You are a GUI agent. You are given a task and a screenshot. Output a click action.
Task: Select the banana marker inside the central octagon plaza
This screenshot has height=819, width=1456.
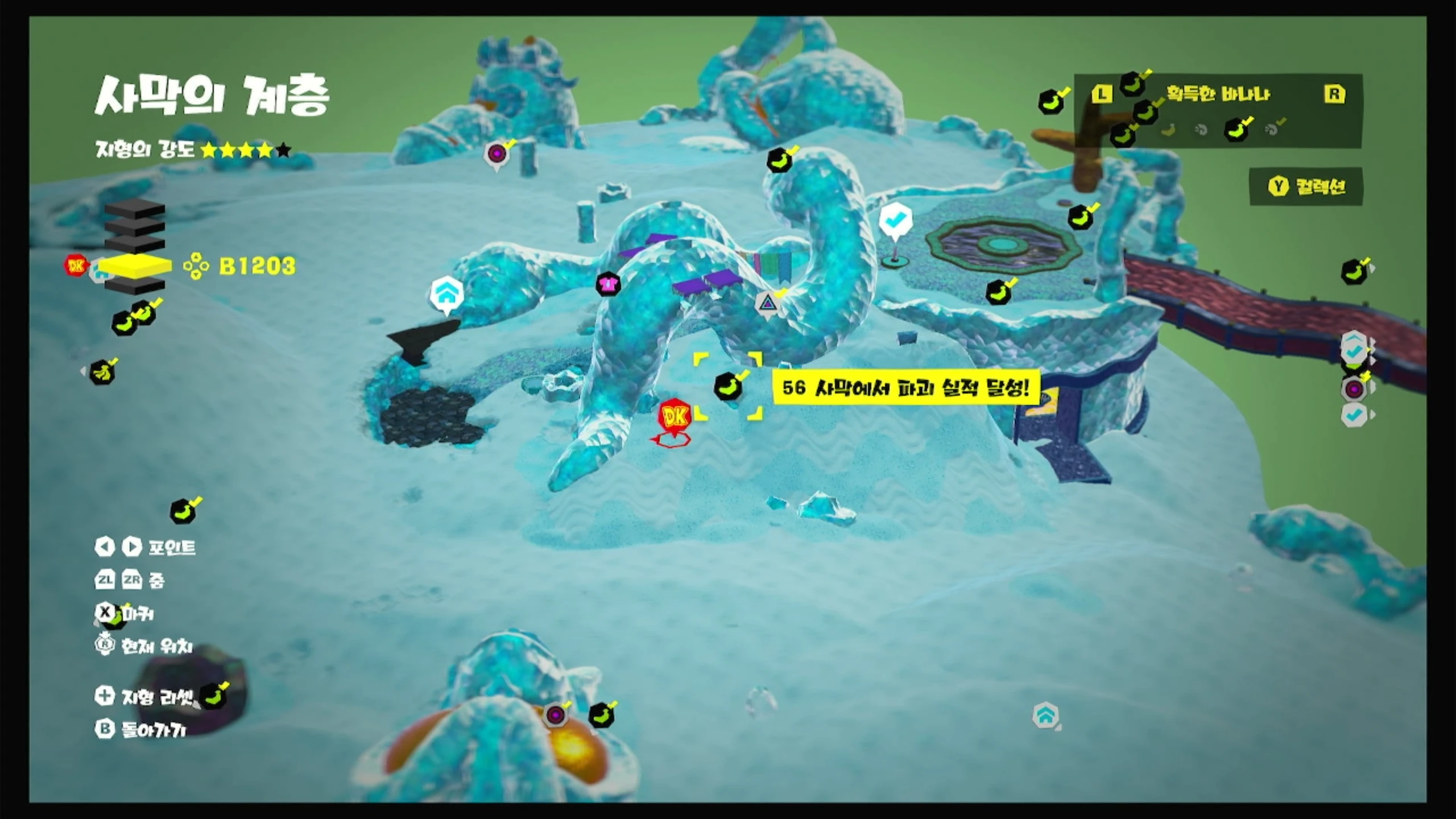pos(998,292)
